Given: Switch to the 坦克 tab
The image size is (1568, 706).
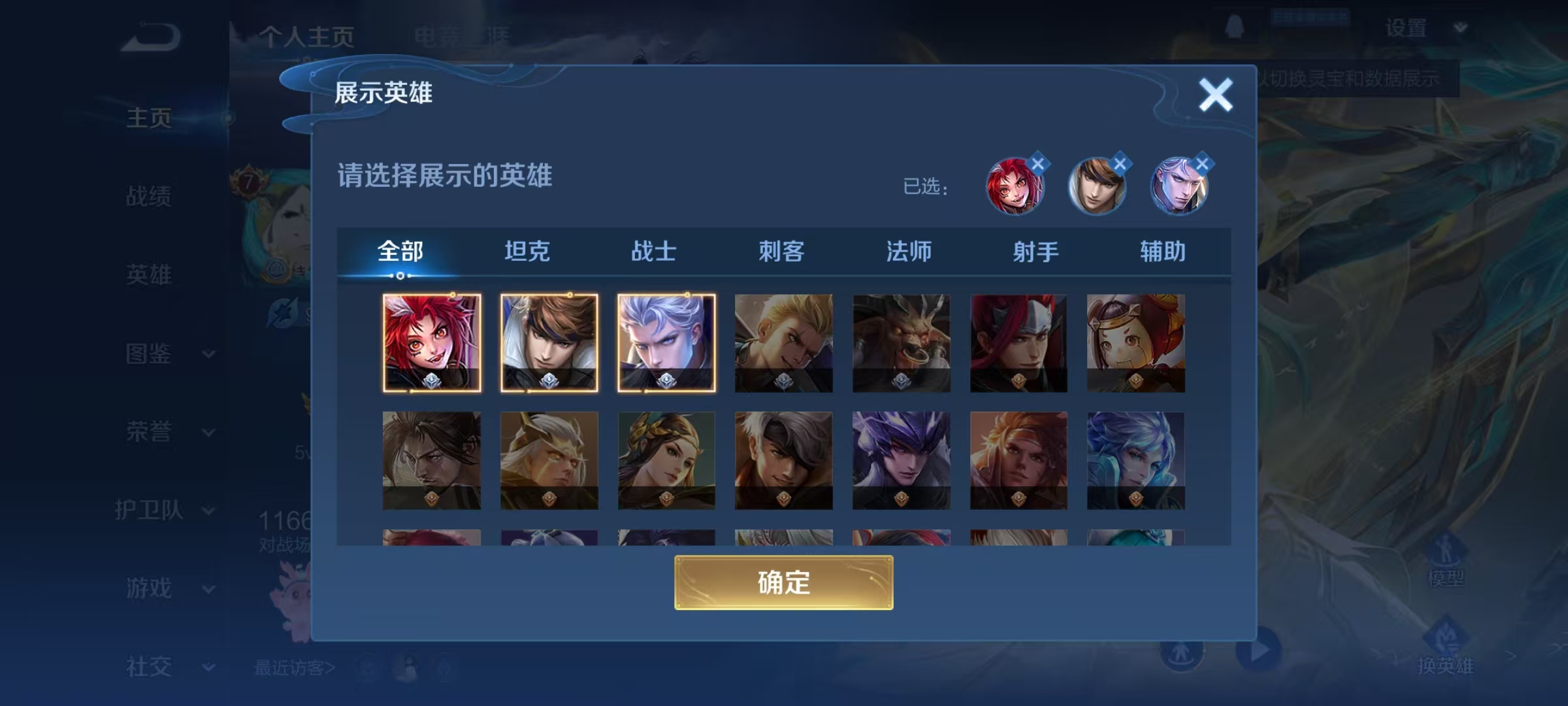Looking at the screenshot, I should pos(526,251).
